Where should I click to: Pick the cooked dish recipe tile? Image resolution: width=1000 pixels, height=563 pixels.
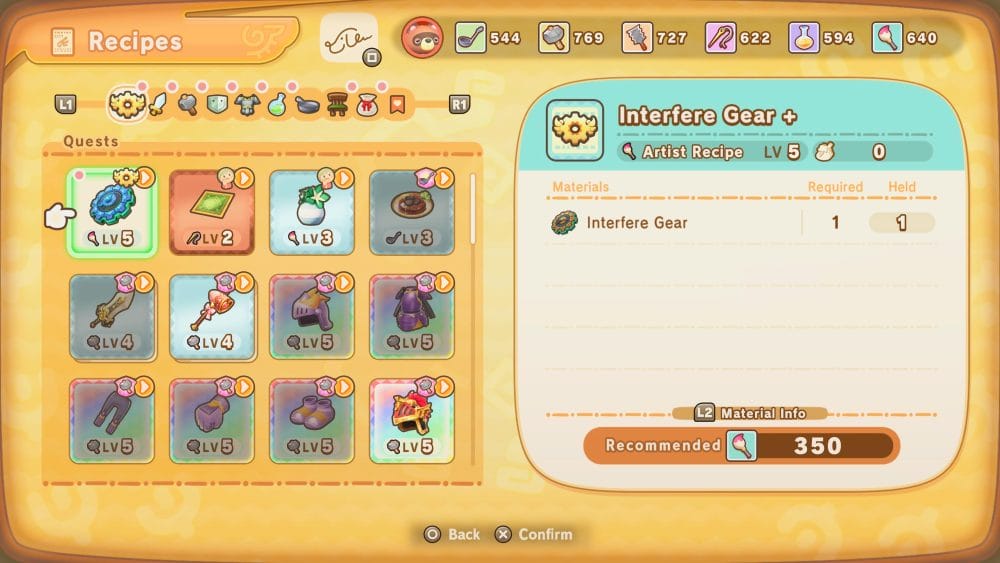[411, 212]
